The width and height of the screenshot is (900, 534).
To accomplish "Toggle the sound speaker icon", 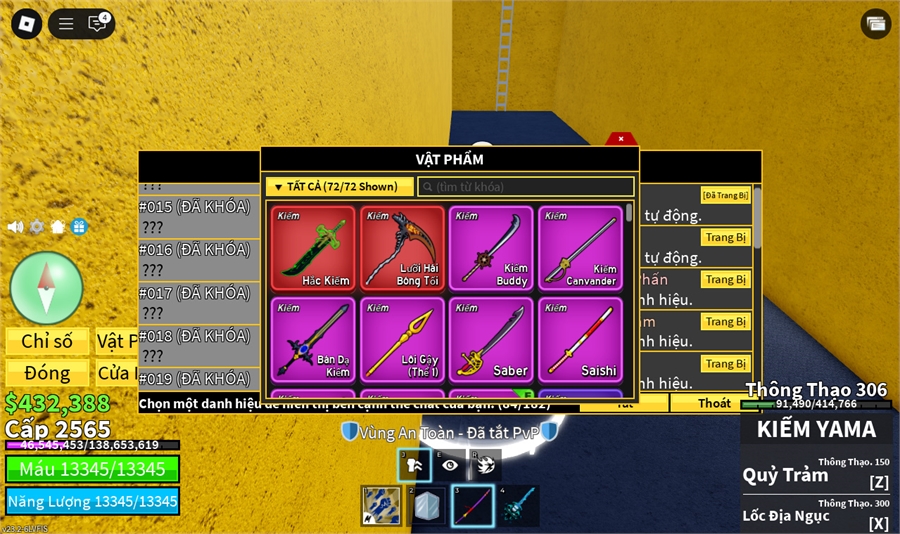I will tap(15, 227).
